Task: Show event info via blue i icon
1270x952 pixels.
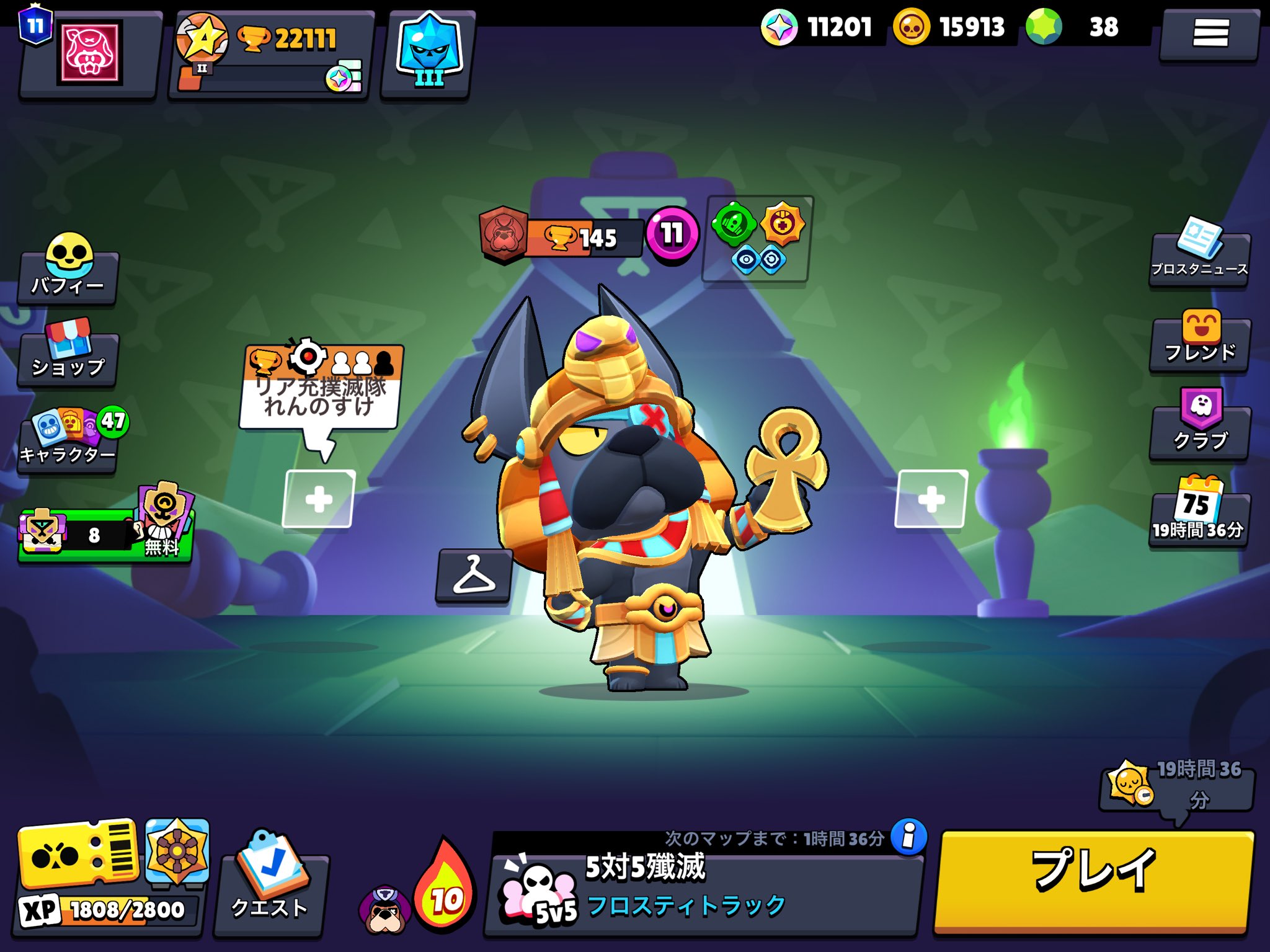Action: (x=908, y=837)
